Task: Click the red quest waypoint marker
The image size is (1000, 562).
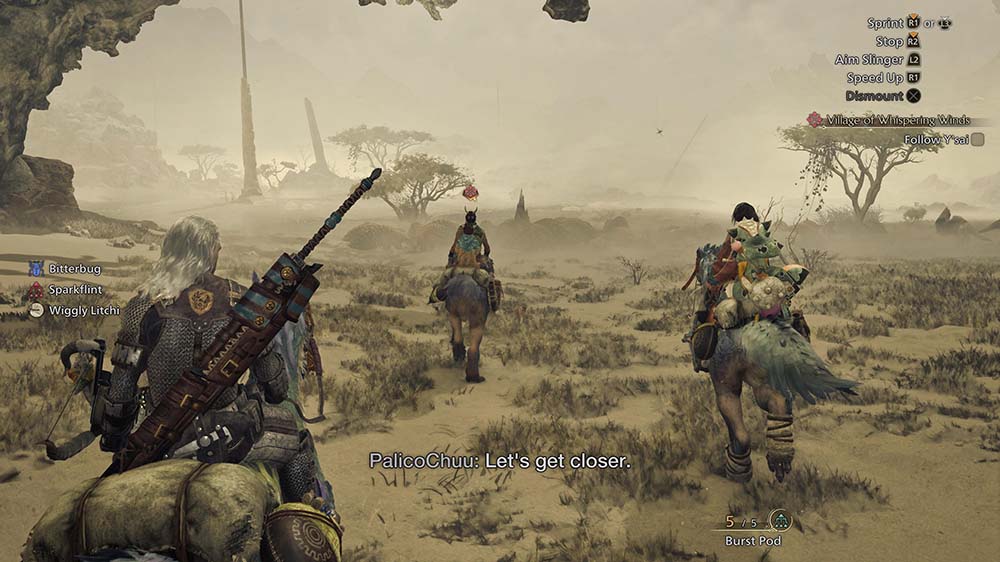Action: point(471,192)
